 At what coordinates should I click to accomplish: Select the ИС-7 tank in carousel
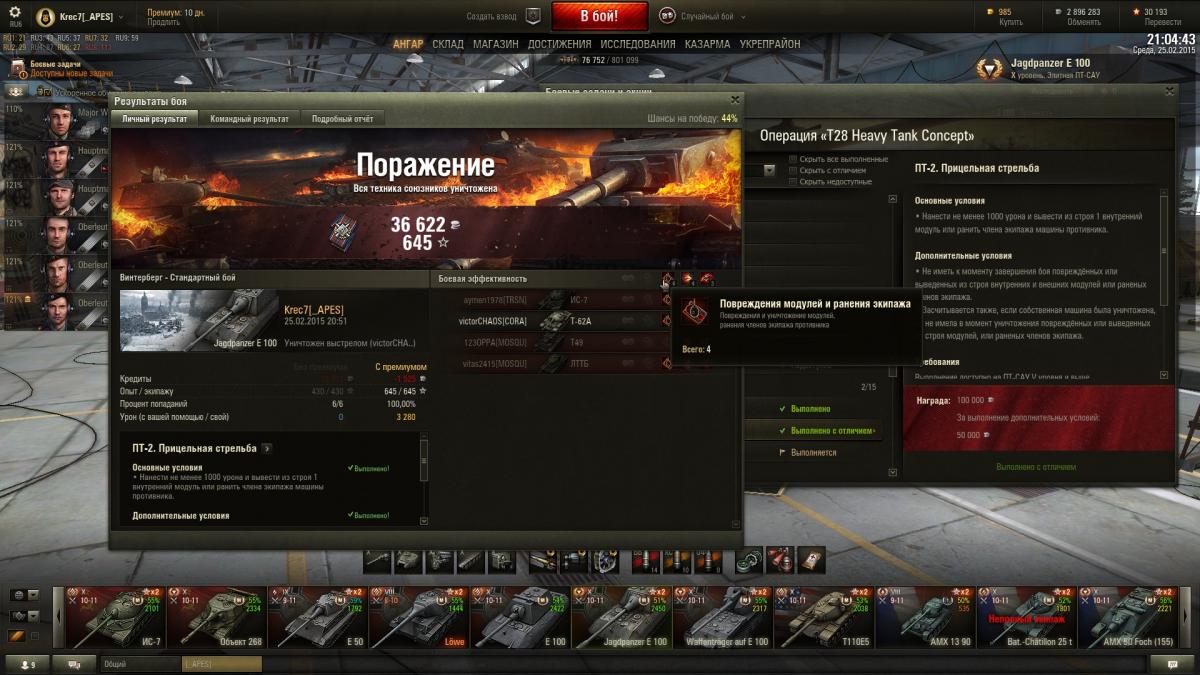pos(114,618)
